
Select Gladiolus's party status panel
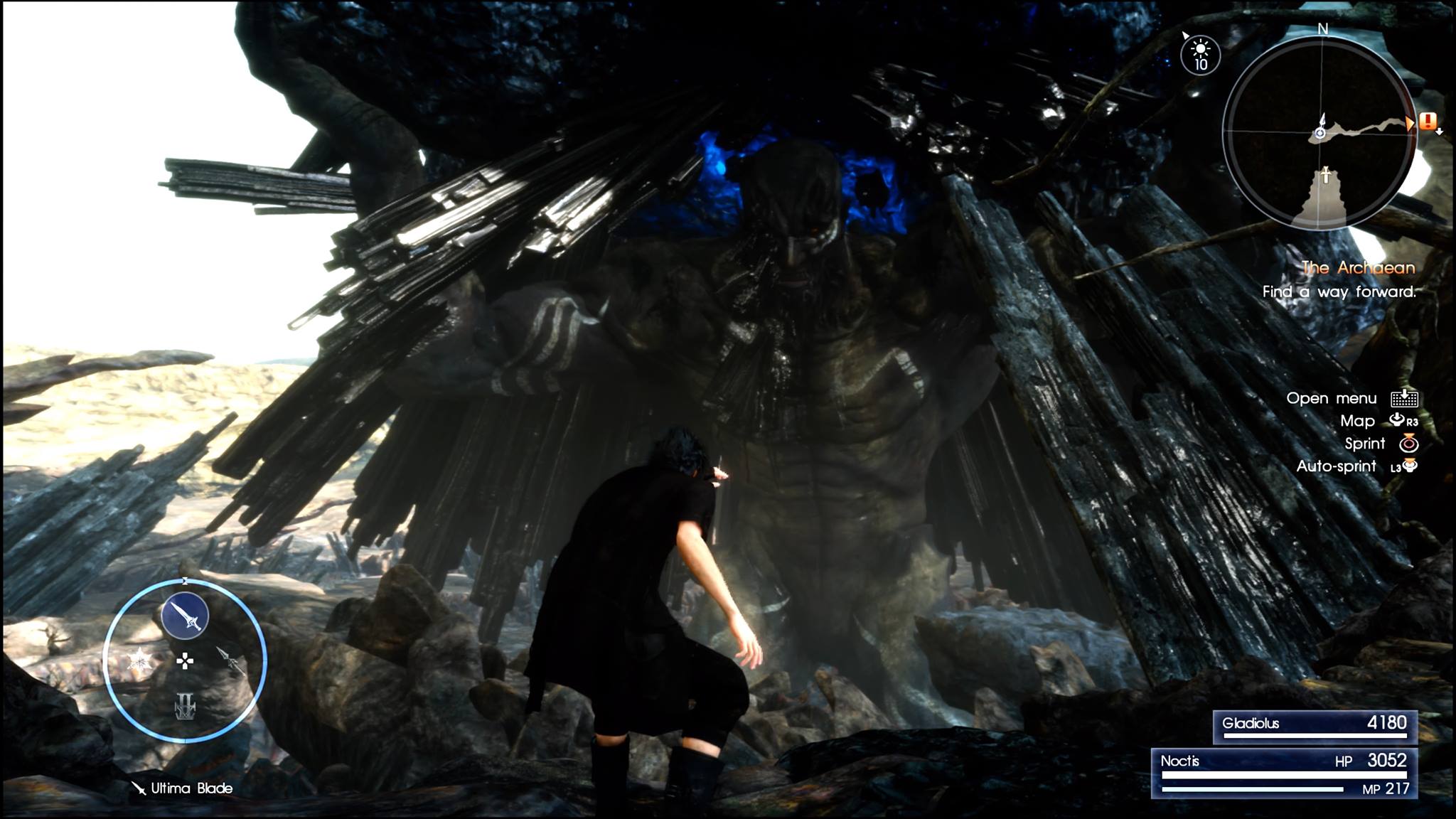tap(1315, 727)
